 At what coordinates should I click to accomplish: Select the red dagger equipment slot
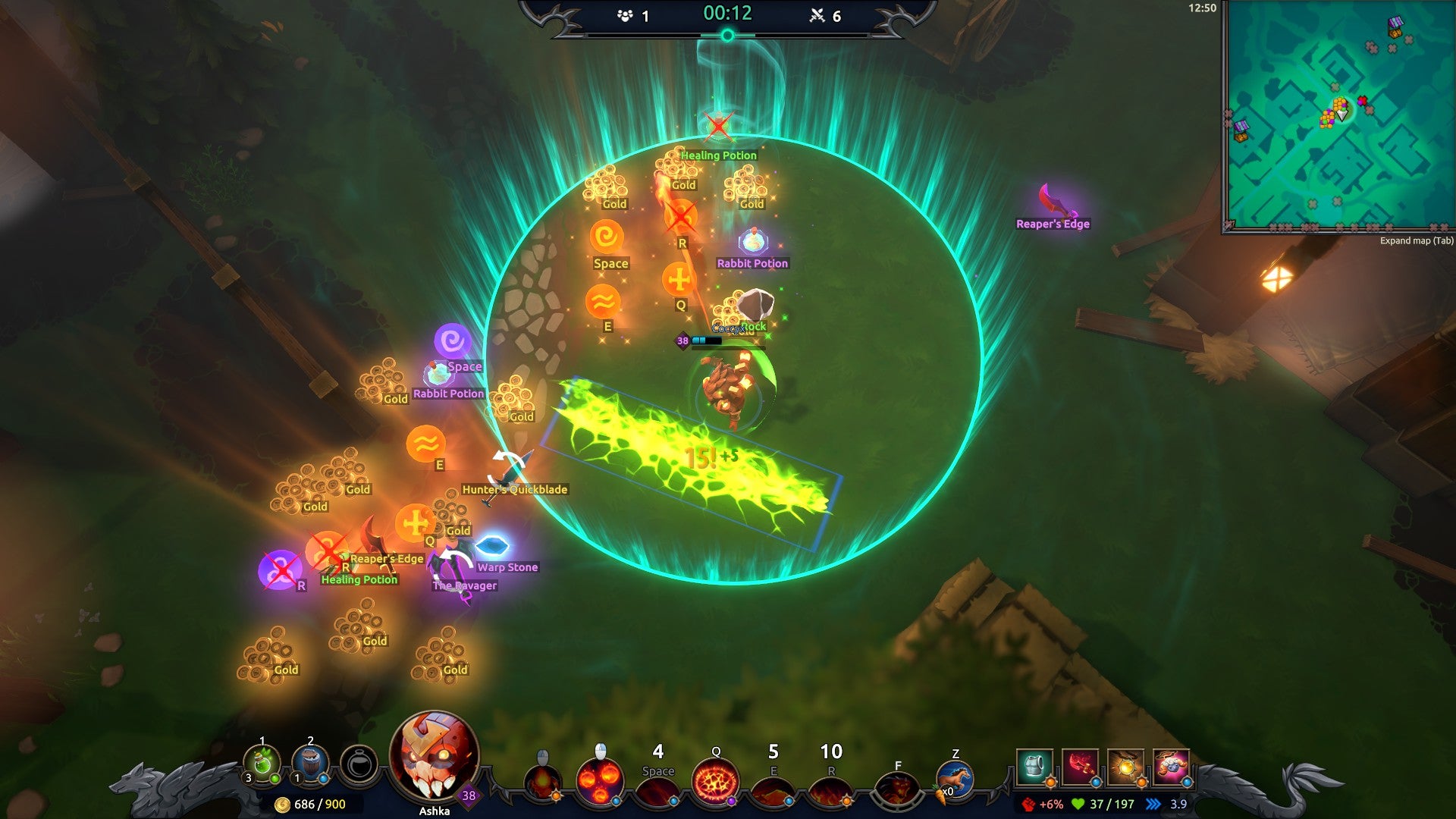click(1080, 767)
